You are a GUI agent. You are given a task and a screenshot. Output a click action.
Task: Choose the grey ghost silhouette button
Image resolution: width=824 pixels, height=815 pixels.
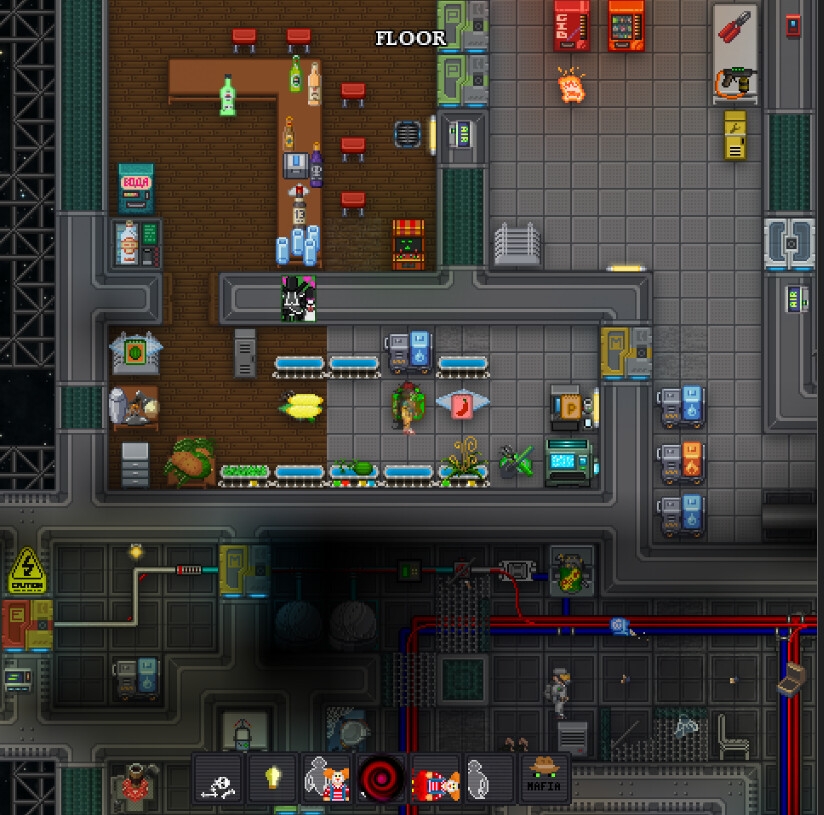click(x=489, y=779)
